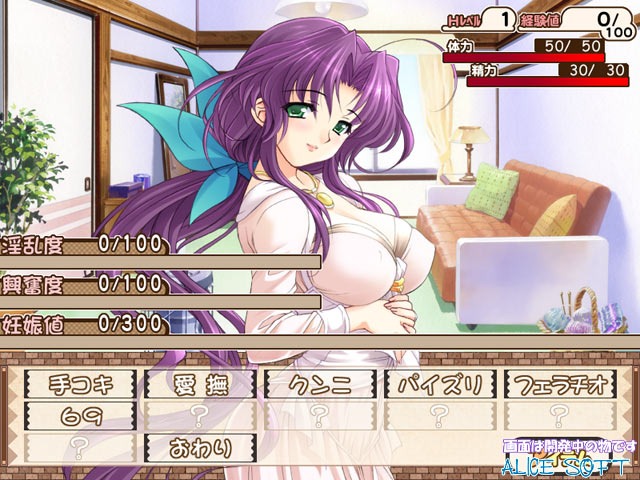This screenshot has height=480, width=640.
Task: Activate the フェラチオ command button
Action: point(560,382)
